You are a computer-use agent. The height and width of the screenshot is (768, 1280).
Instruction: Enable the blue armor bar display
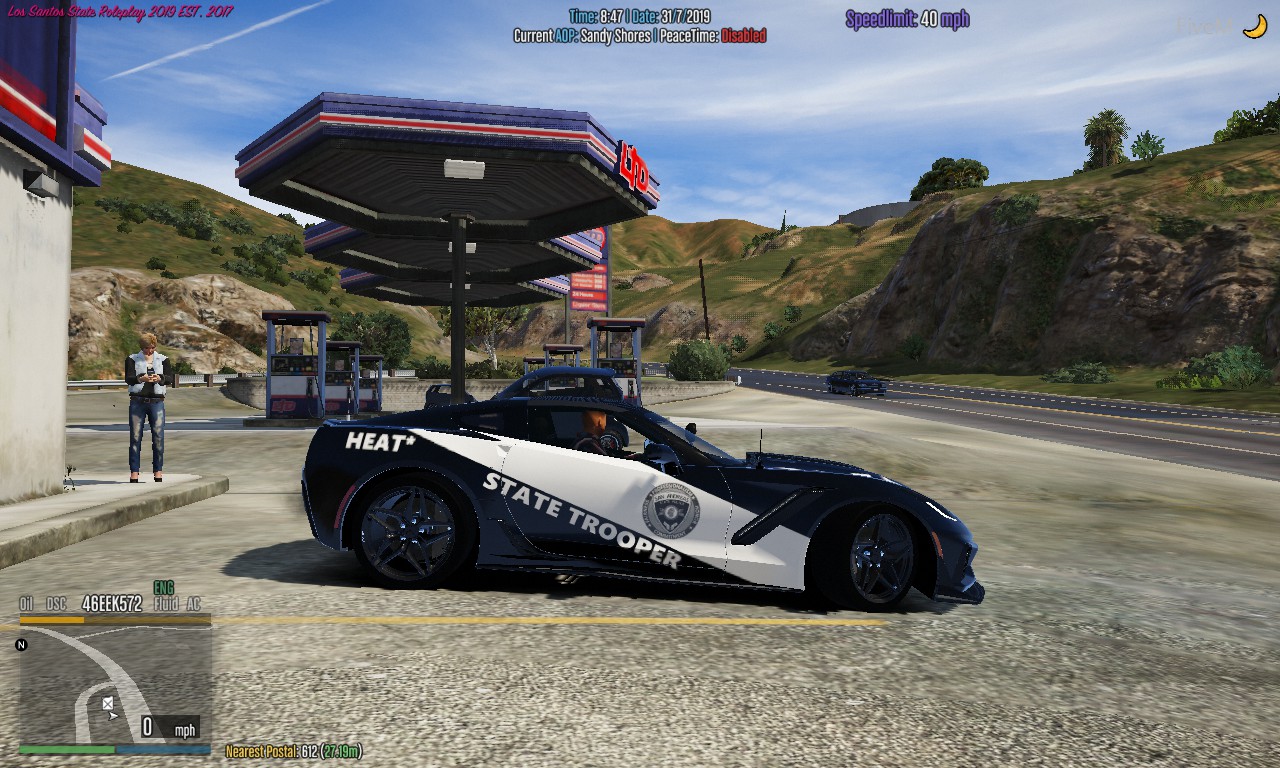click(164, 749)
